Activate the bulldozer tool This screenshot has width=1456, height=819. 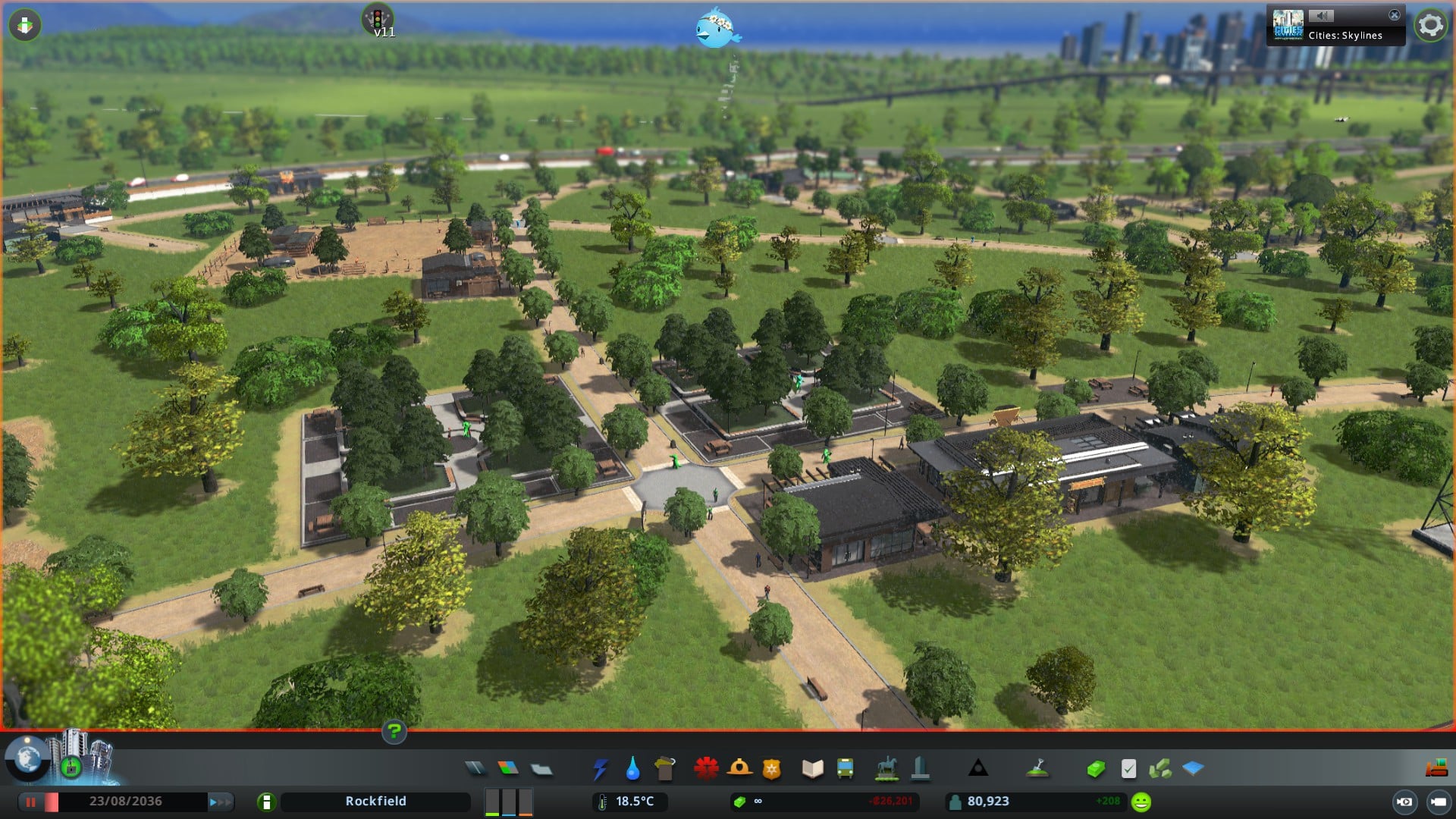tap(1436, 769)
